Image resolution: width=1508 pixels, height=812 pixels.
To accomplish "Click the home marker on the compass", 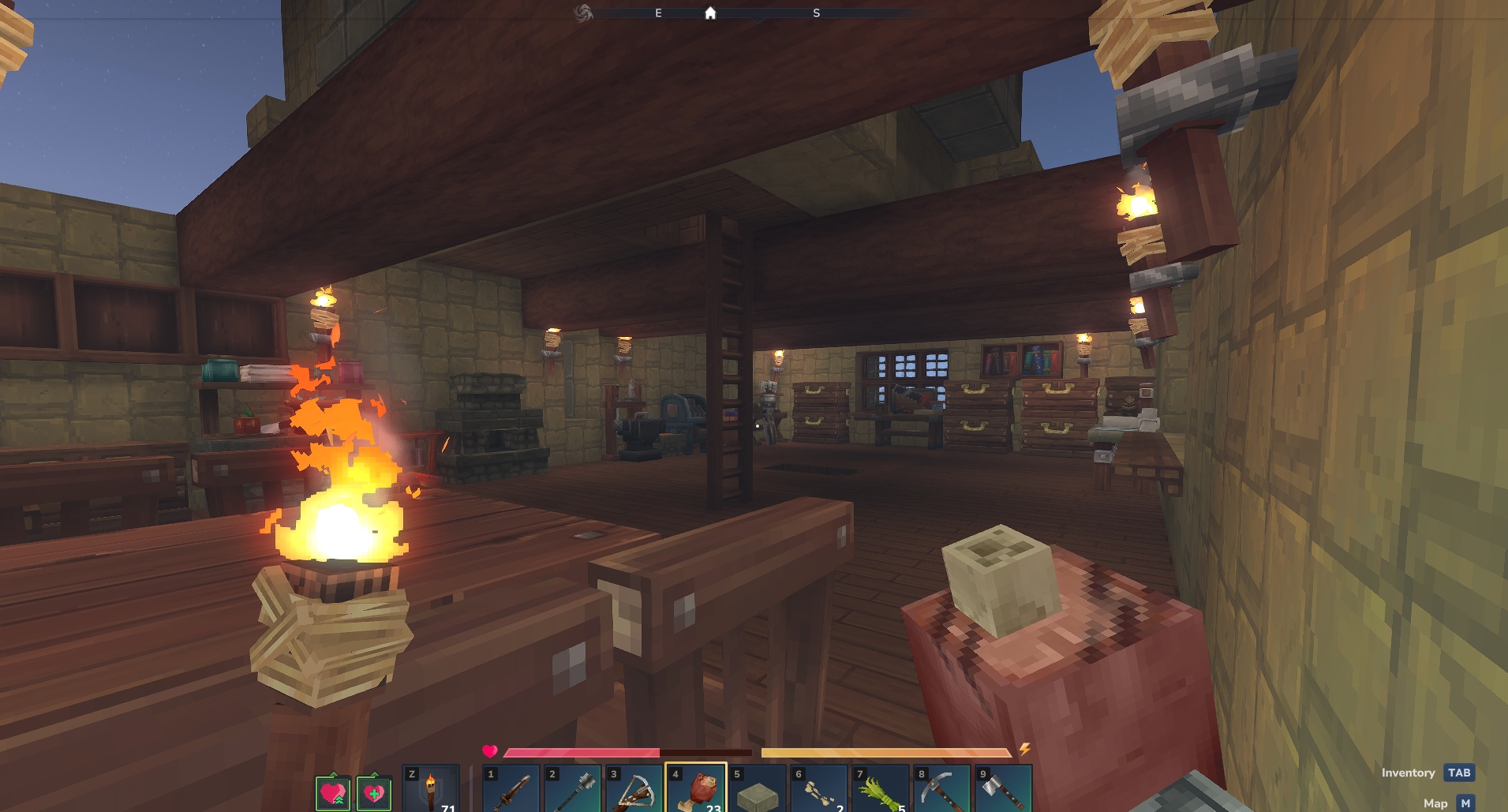I will click(x=710, y=13).
